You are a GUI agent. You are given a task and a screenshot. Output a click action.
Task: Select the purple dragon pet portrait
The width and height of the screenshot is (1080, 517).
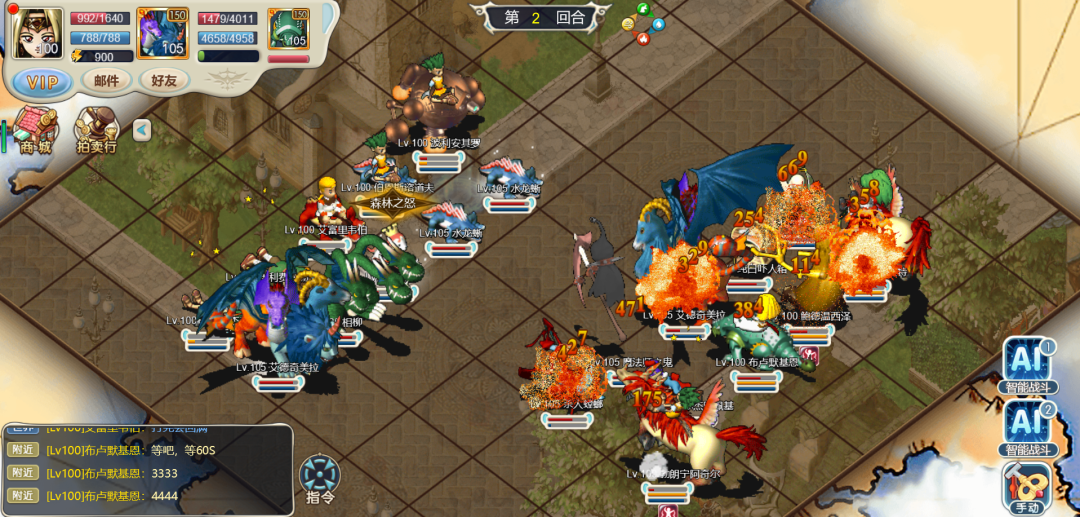[x=161, y=31]
